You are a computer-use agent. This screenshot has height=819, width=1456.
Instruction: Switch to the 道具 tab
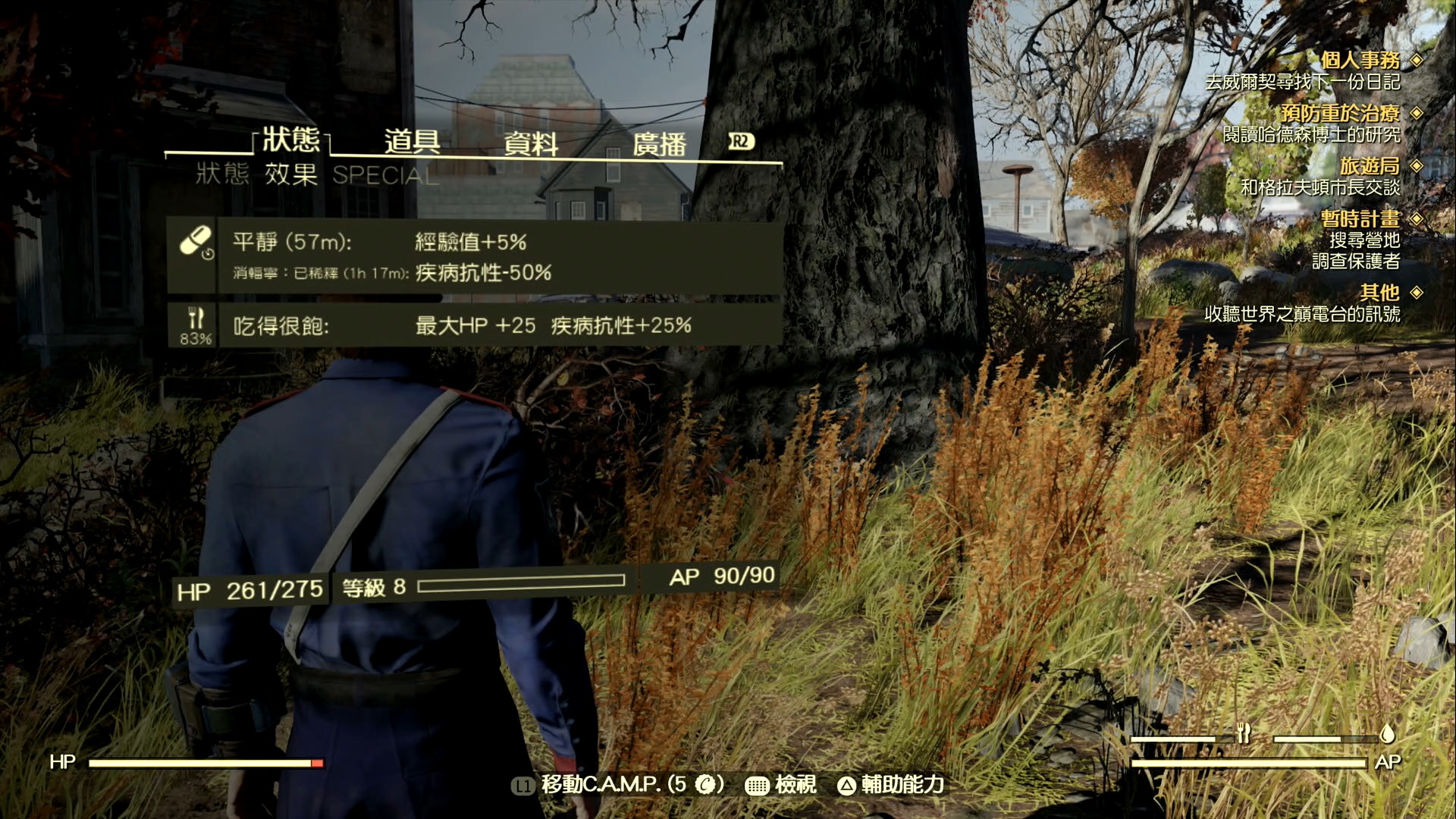[409, 140]
